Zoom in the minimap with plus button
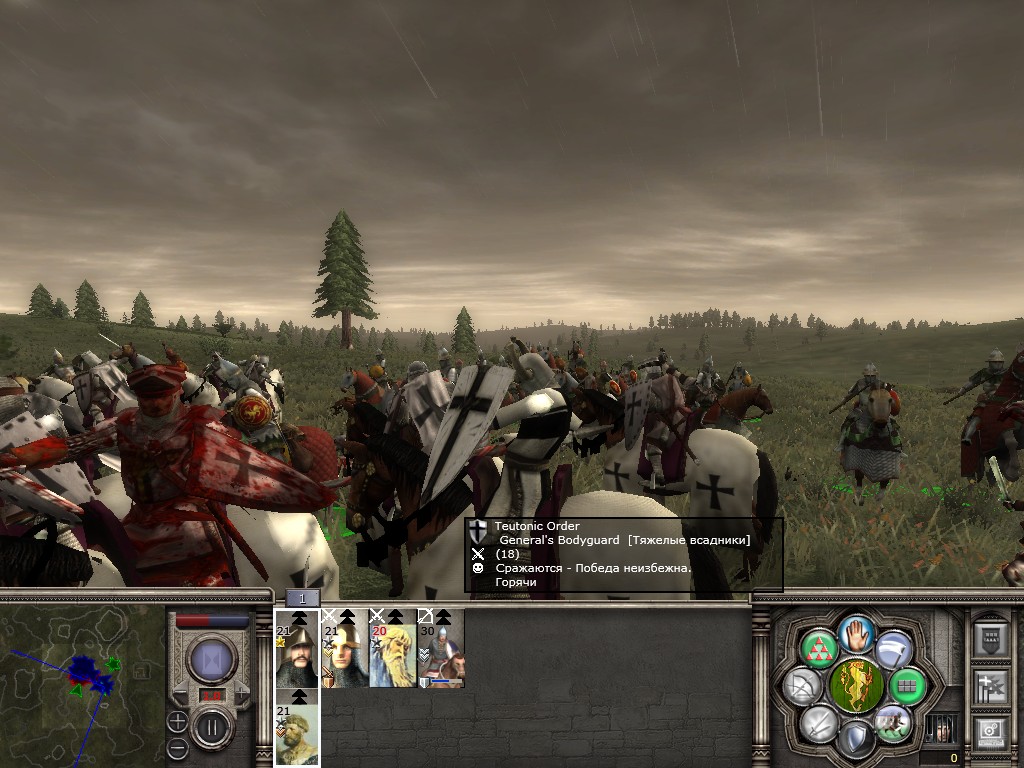Viewport: 1024px width, 768px height. click(177, 721)
